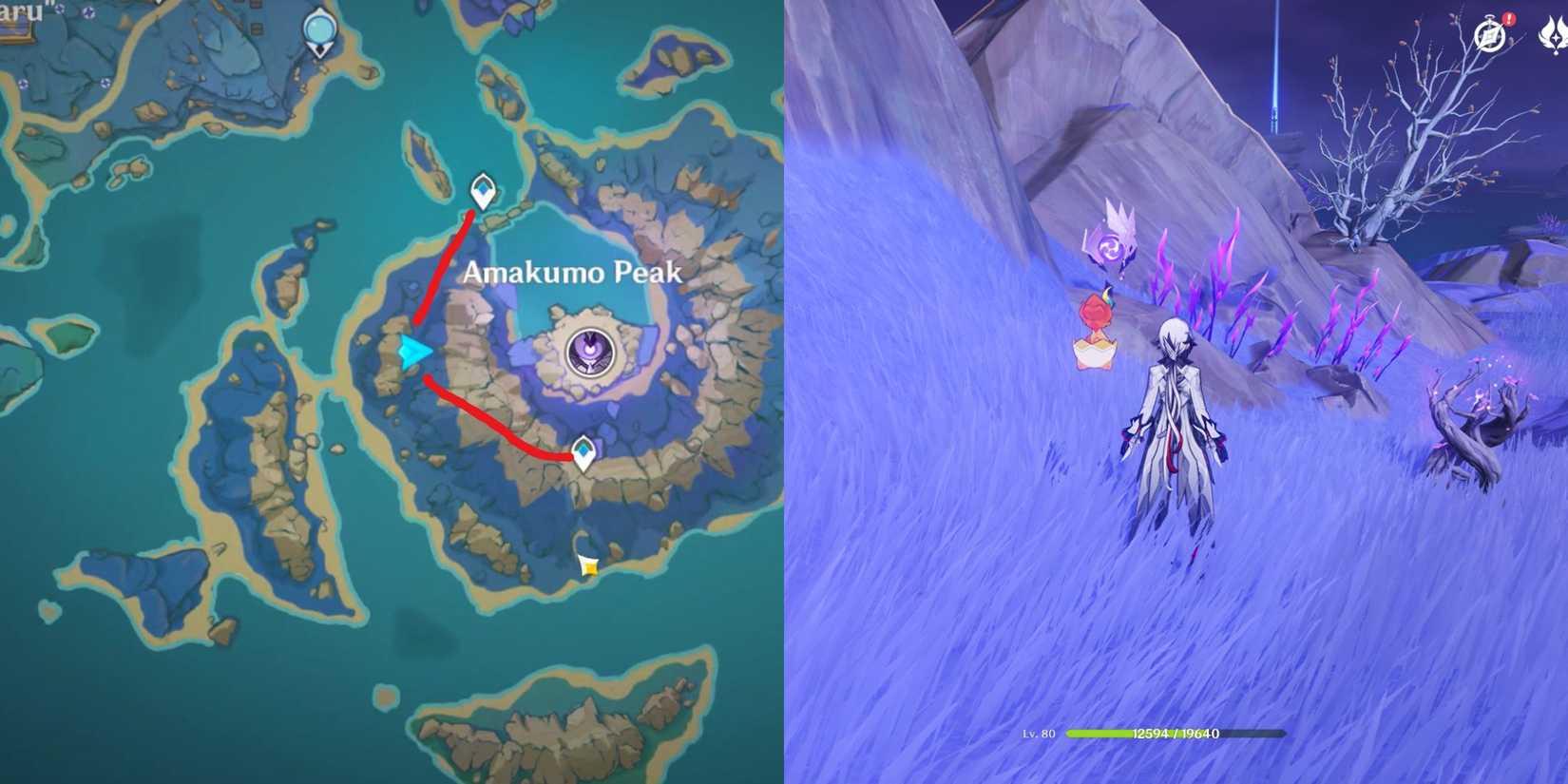Click the blue player position arrow on map

pos(413,353)
